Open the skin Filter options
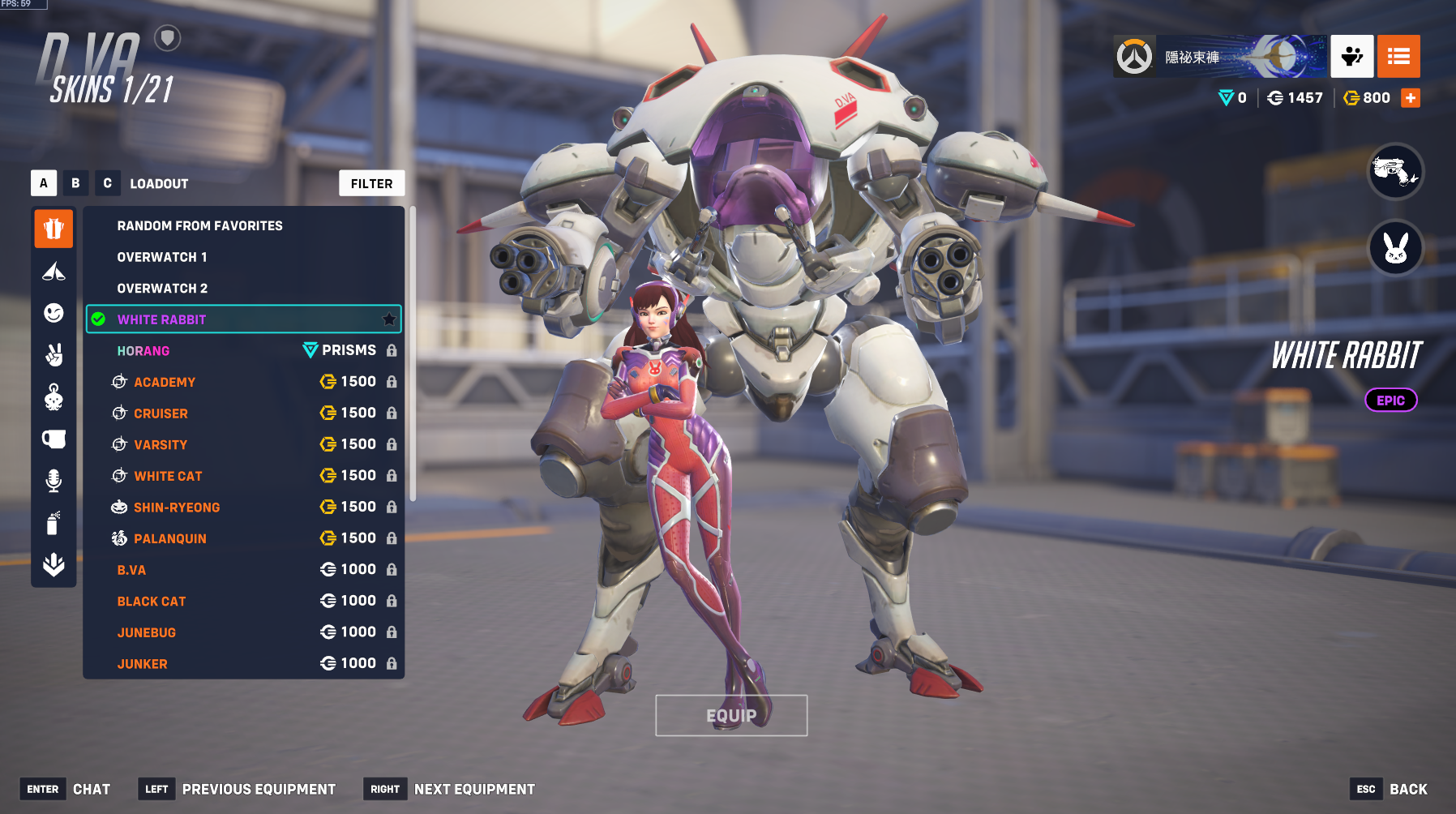This screenshot has height=814, width=1456. click(x=371, y=184)
